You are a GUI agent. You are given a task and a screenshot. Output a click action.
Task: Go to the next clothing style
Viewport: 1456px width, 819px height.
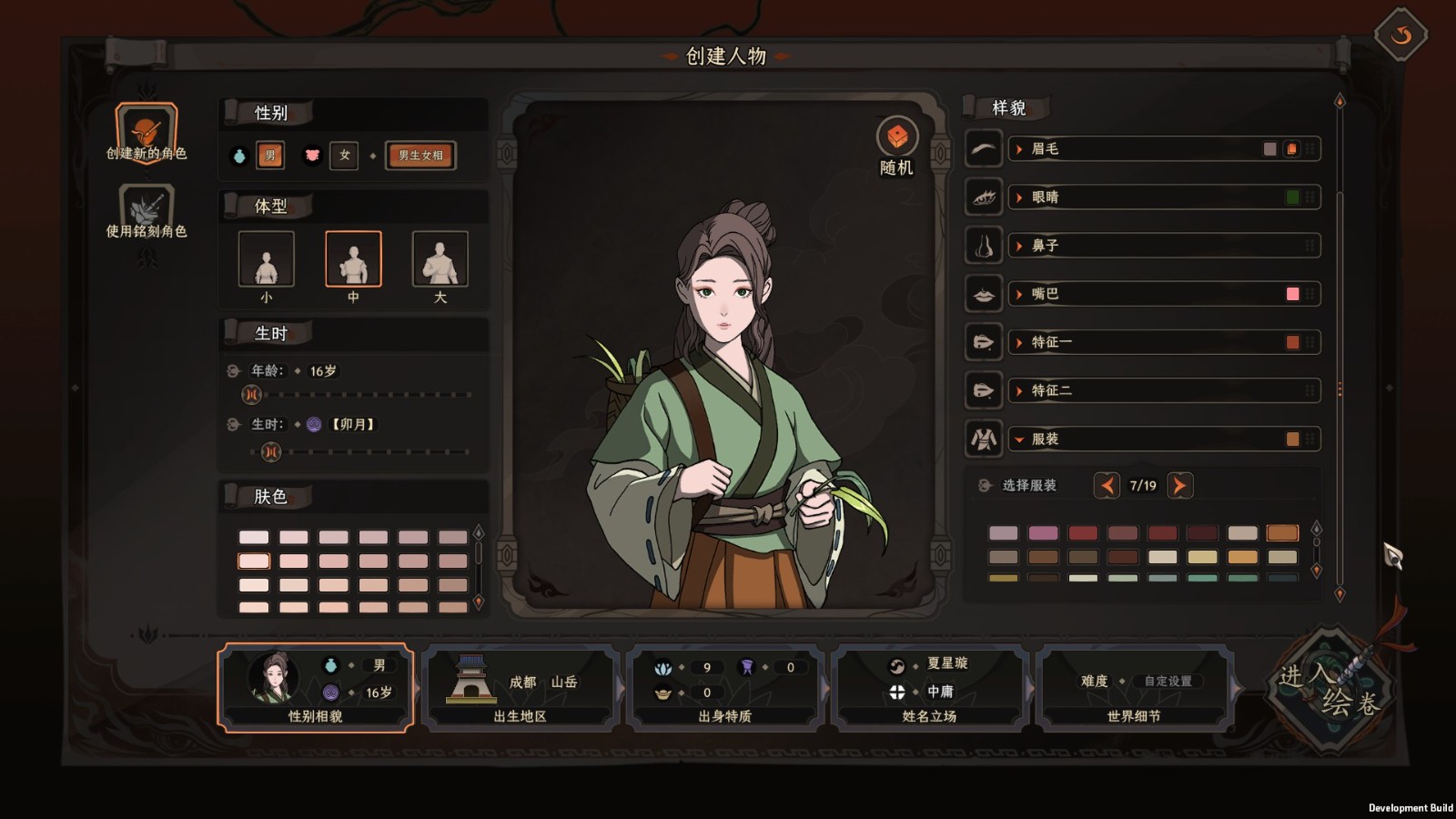coord(1179,486)
